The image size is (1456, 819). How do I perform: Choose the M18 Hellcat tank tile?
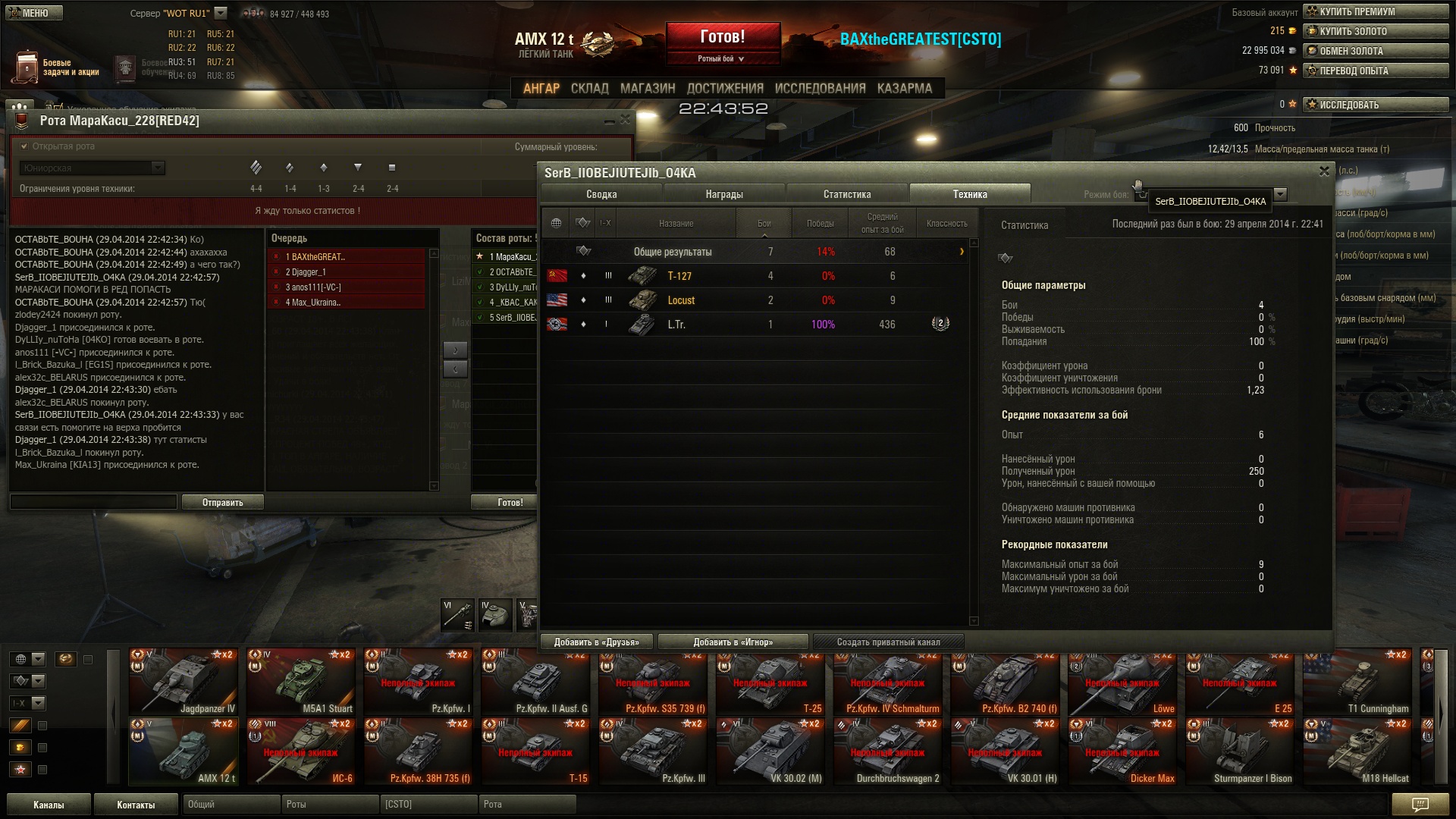point(1357,752)
